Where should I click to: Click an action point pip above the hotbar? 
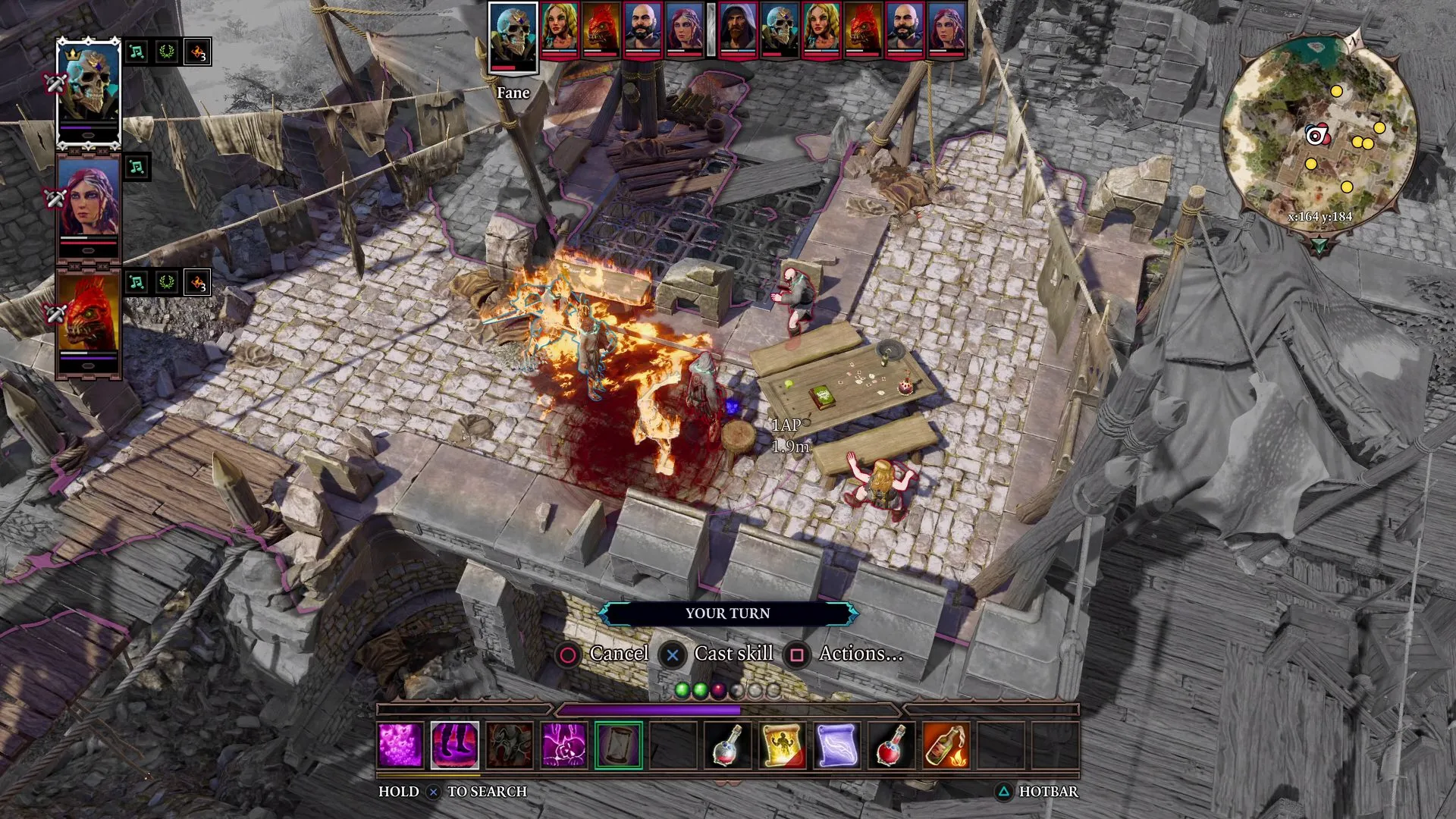682,690
